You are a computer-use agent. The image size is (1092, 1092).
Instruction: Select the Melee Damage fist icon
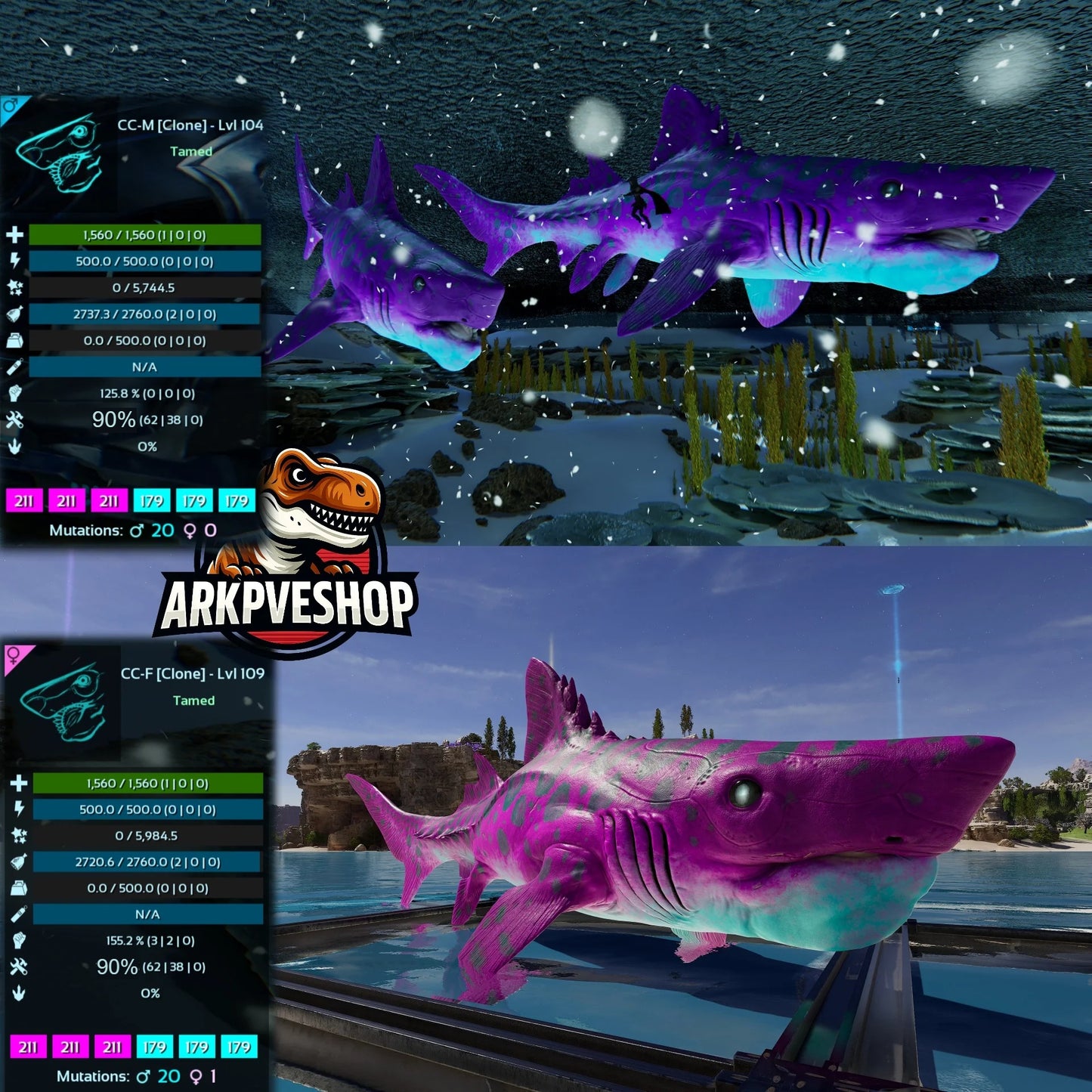pyautogui.click(x=15, y=394)
